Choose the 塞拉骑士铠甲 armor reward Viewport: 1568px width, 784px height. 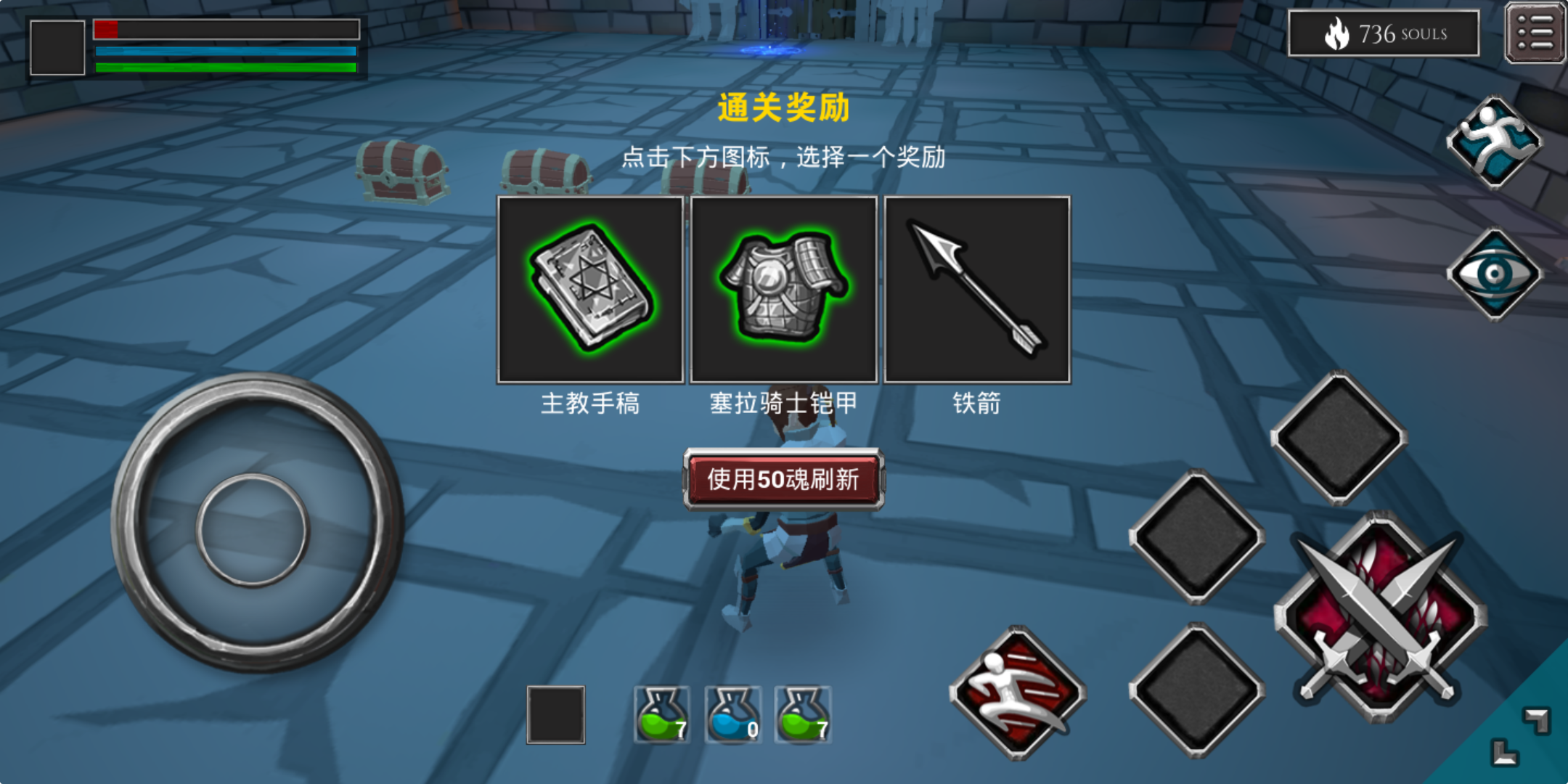(x=783, y=289)
